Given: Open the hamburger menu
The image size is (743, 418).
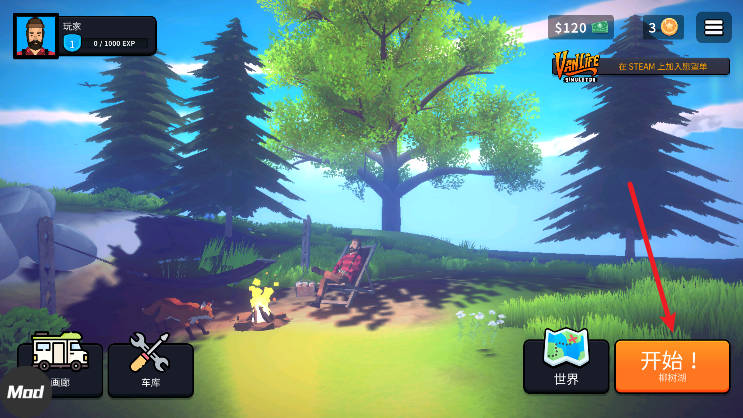Looking at the screenshot, I should (x=713, y=27).
